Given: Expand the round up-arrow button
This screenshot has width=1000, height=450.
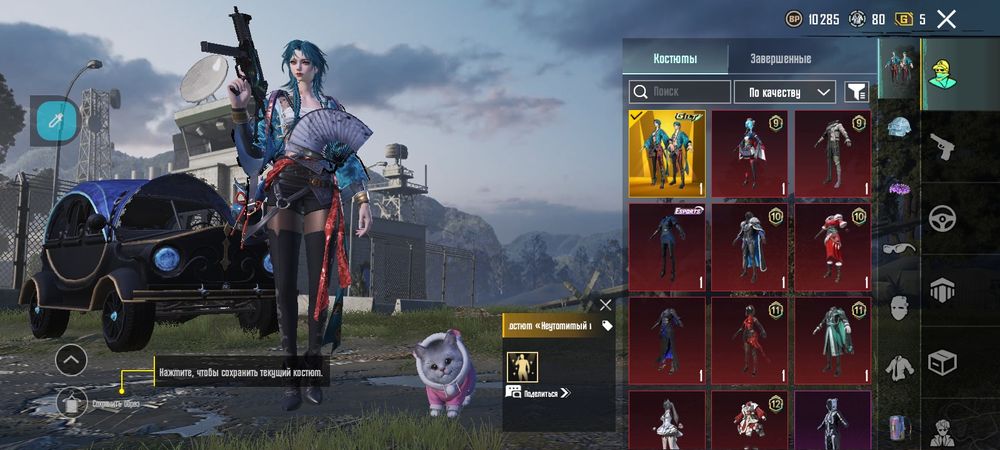Looking at the screenshot, I should (x=71, y=359).
